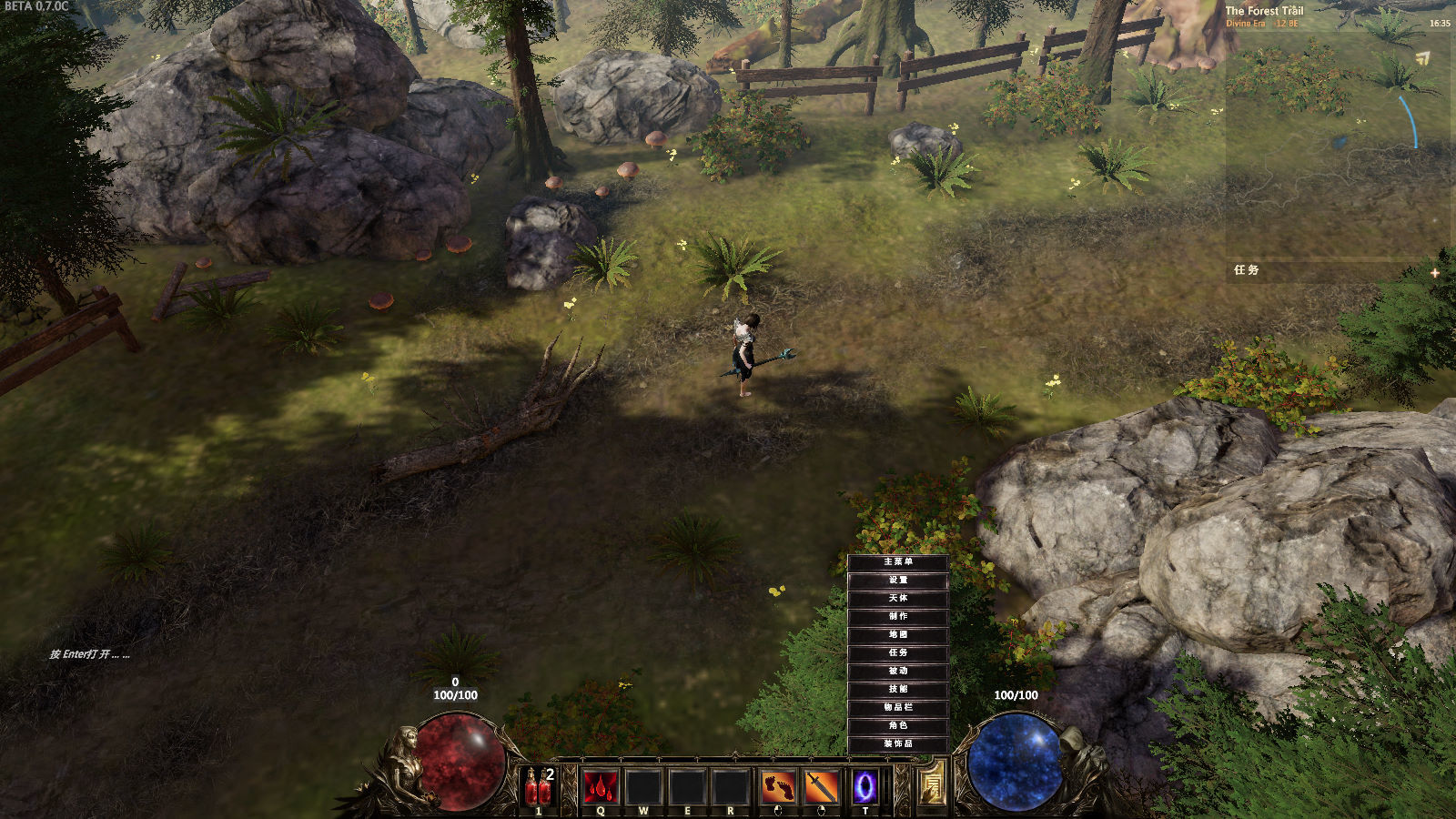This screenshot has width=1456, height=819.
Task: Select the 天体 menu entry
Action: pyautogui.click(x=898, y=599)
